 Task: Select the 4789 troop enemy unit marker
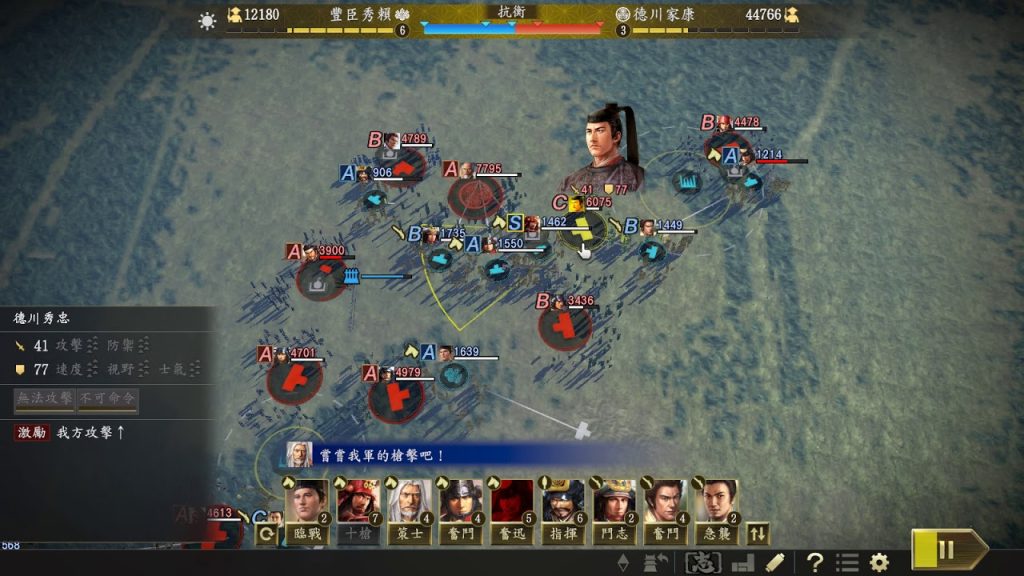402,166
